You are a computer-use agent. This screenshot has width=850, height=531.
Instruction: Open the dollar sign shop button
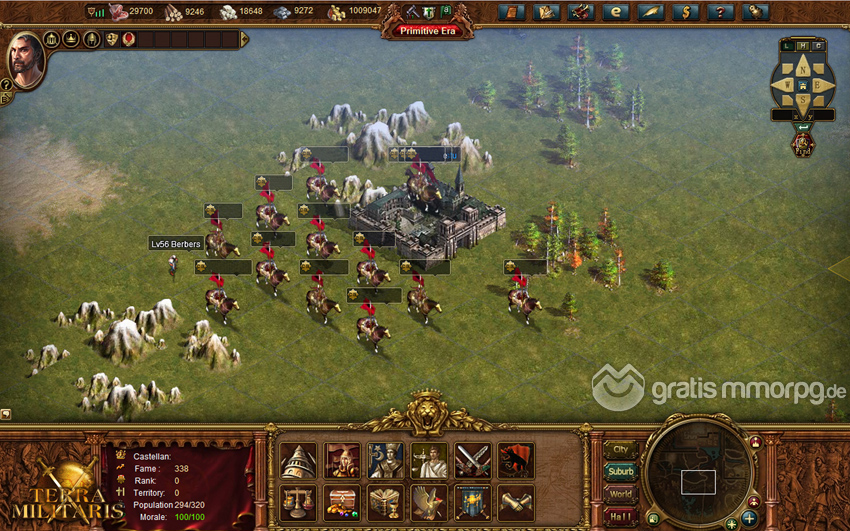[685, 12]
